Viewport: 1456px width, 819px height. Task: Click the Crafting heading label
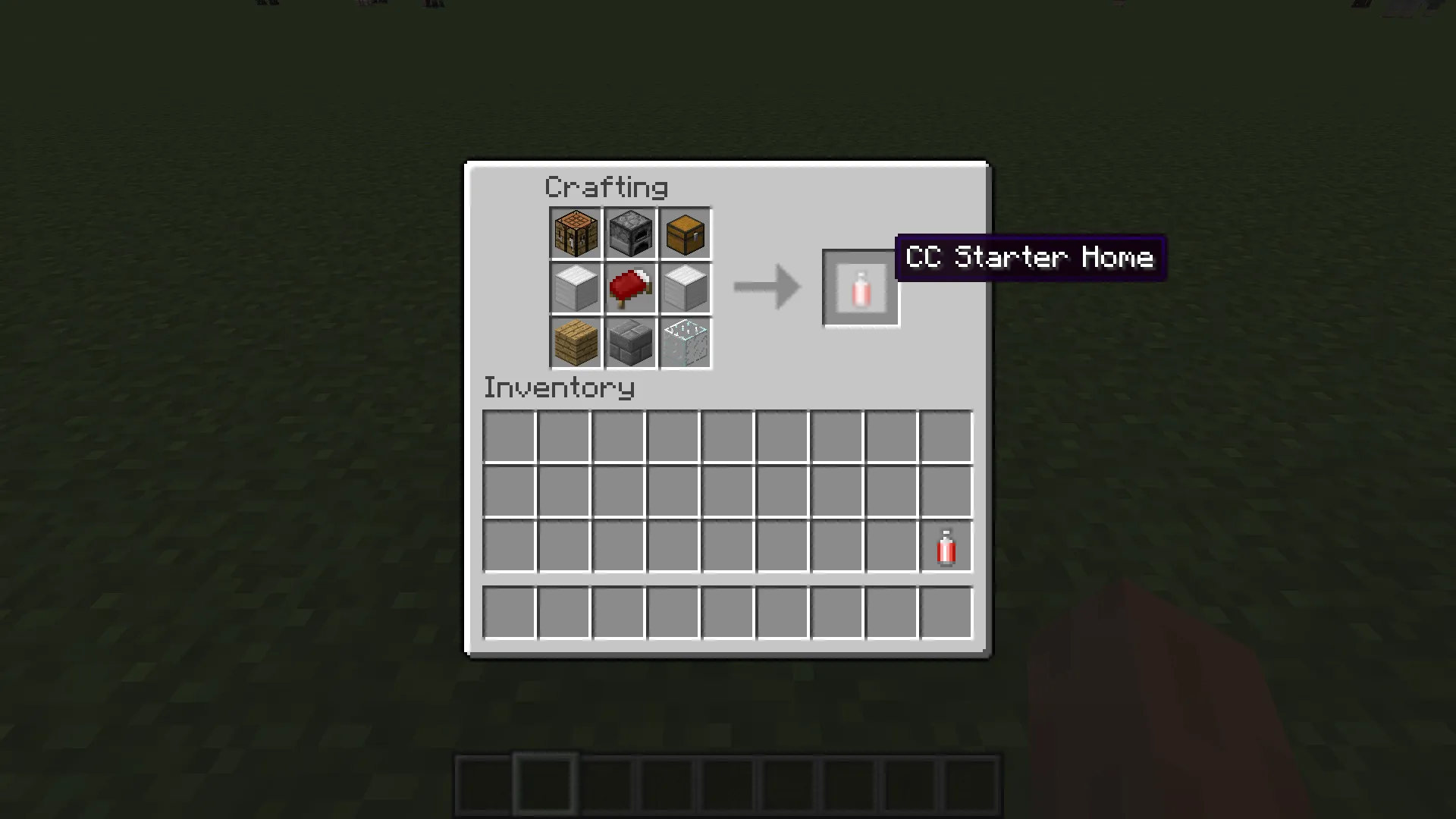pos(606,187)
